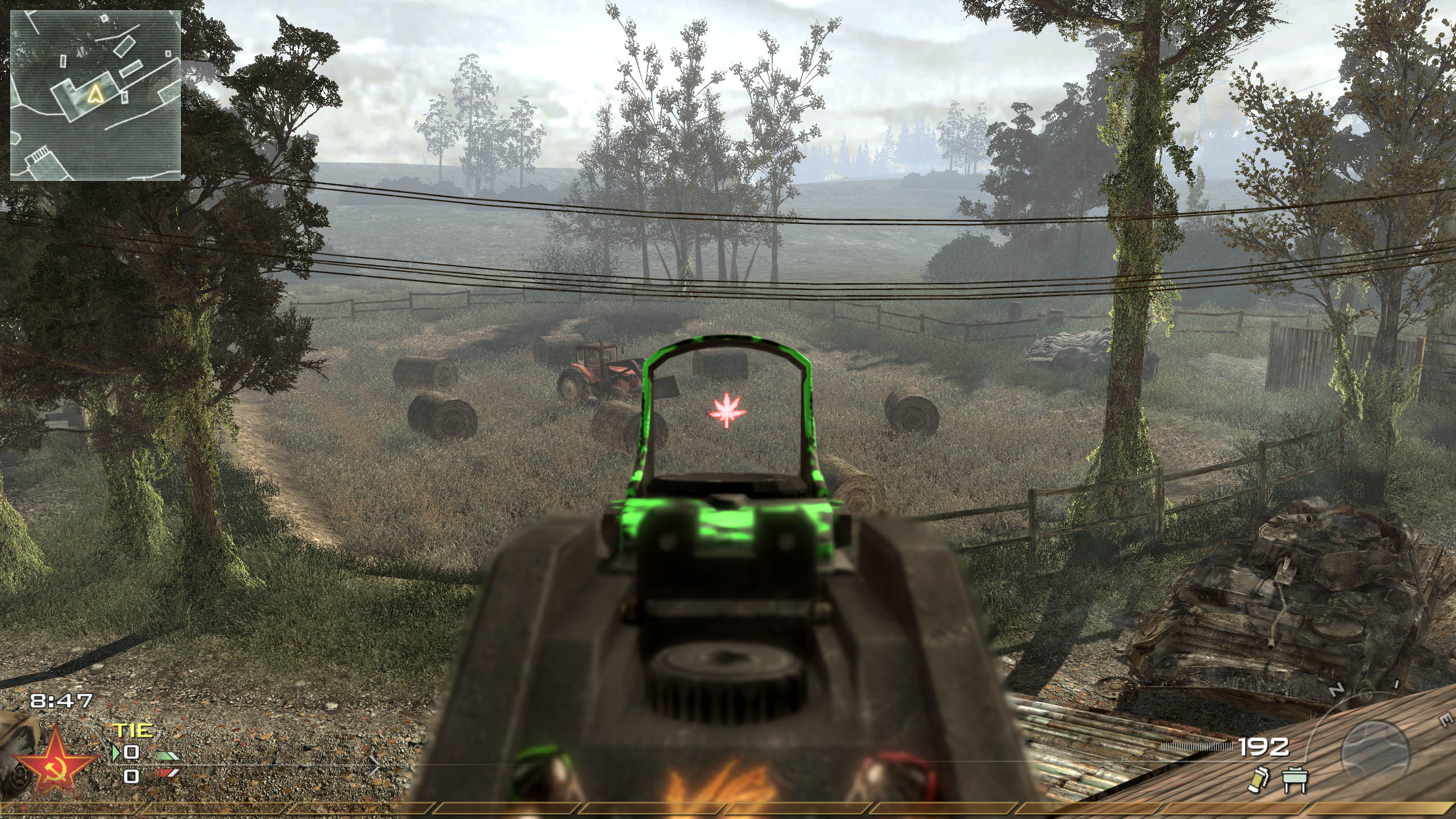Screen dimensions: 1456x819
Task: Click the red star faction emblem
Action: 56,766
